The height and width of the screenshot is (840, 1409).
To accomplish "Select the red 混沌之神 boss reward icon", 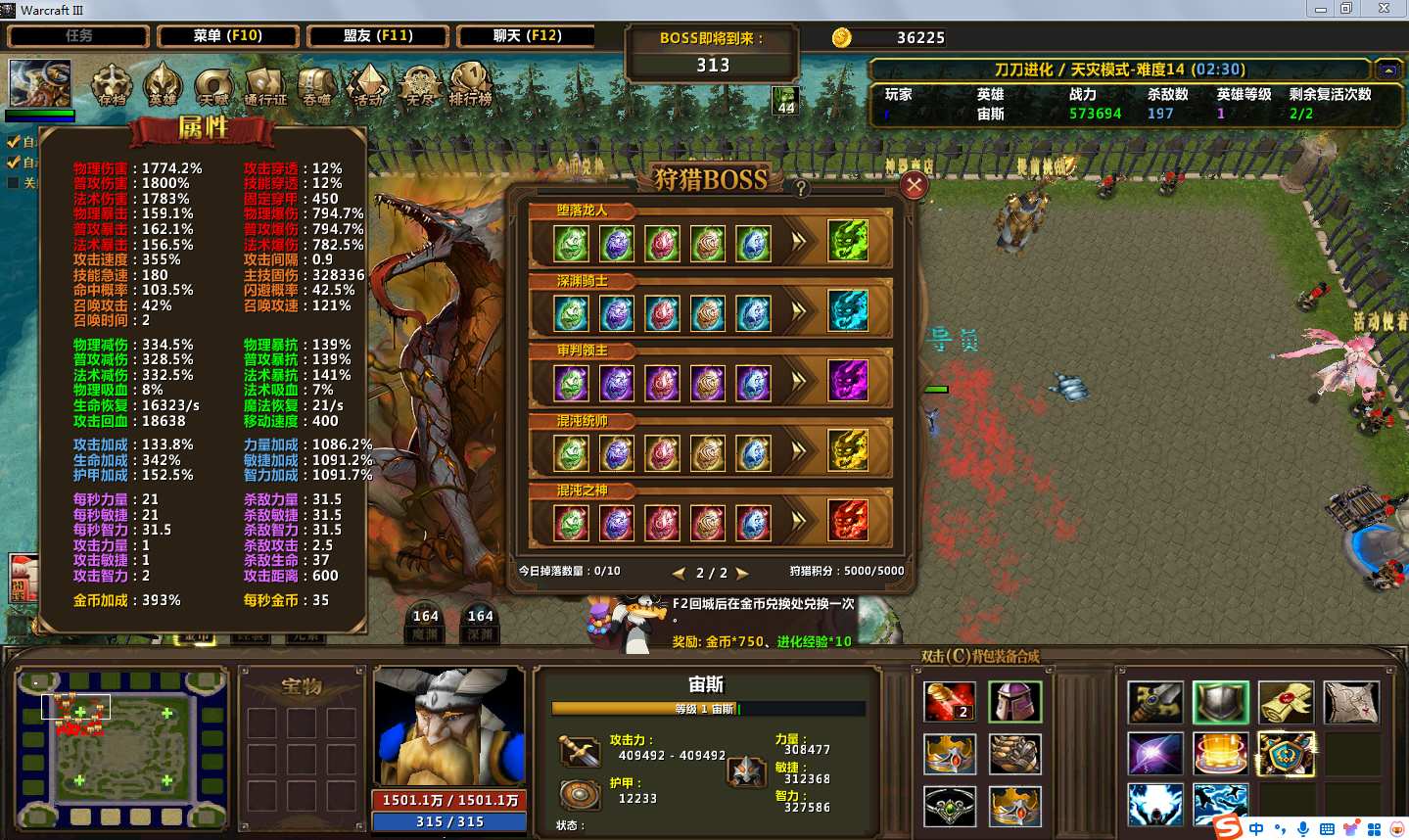I will (x=848, y=521).
